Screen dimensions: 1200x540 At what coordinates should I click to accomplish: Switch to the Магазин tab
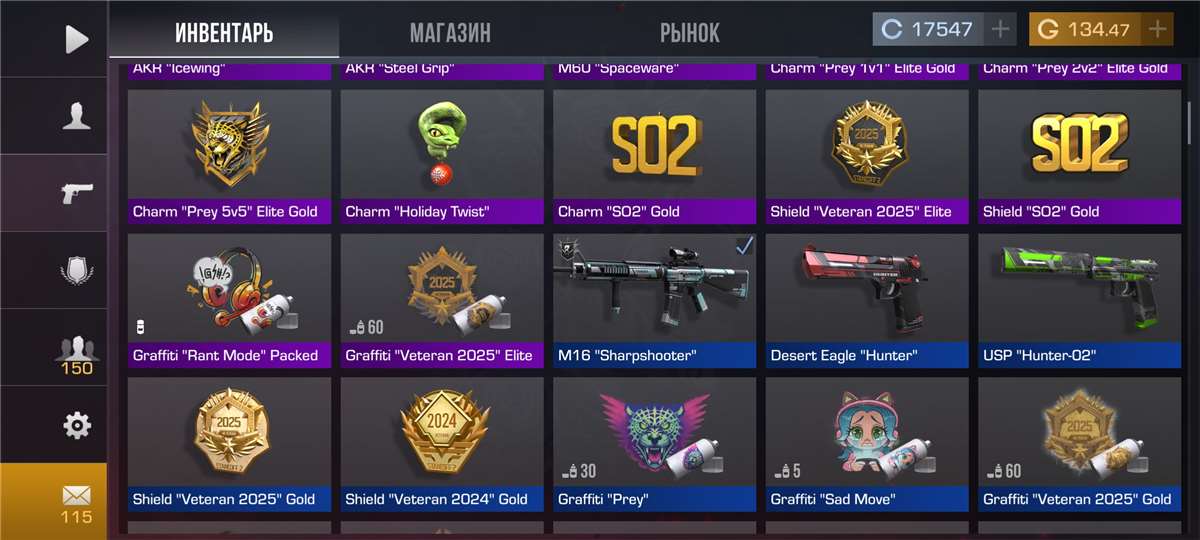[450, 32]
